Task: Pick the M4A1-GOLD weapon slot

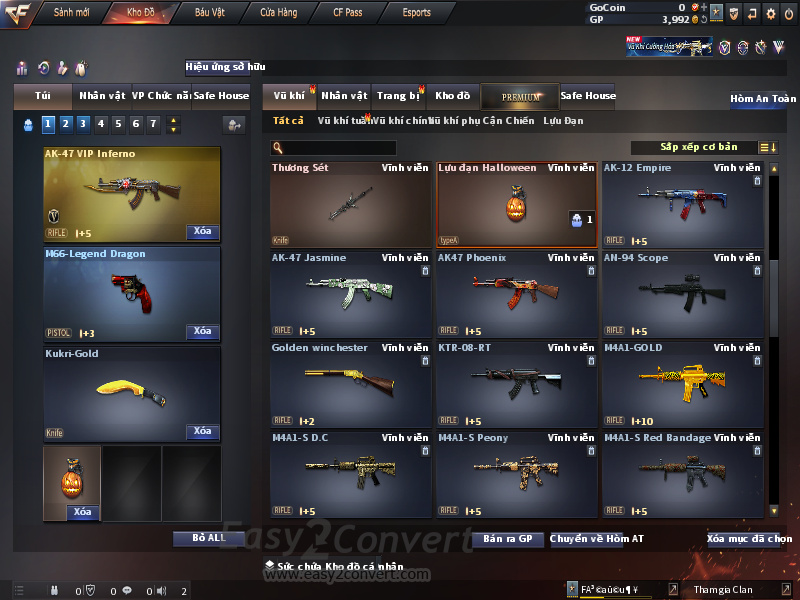Action: 684,385
